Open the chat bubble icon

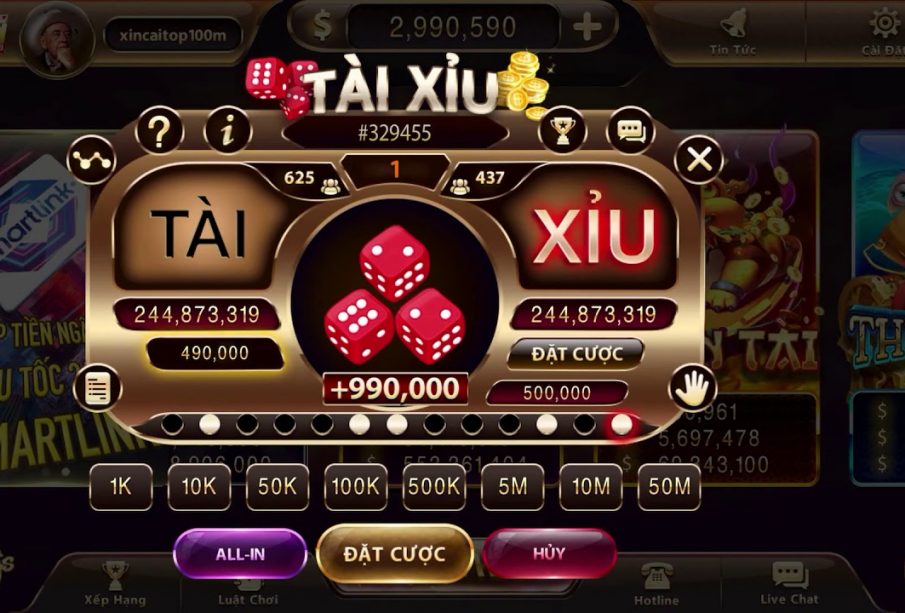tap(630, 130)
